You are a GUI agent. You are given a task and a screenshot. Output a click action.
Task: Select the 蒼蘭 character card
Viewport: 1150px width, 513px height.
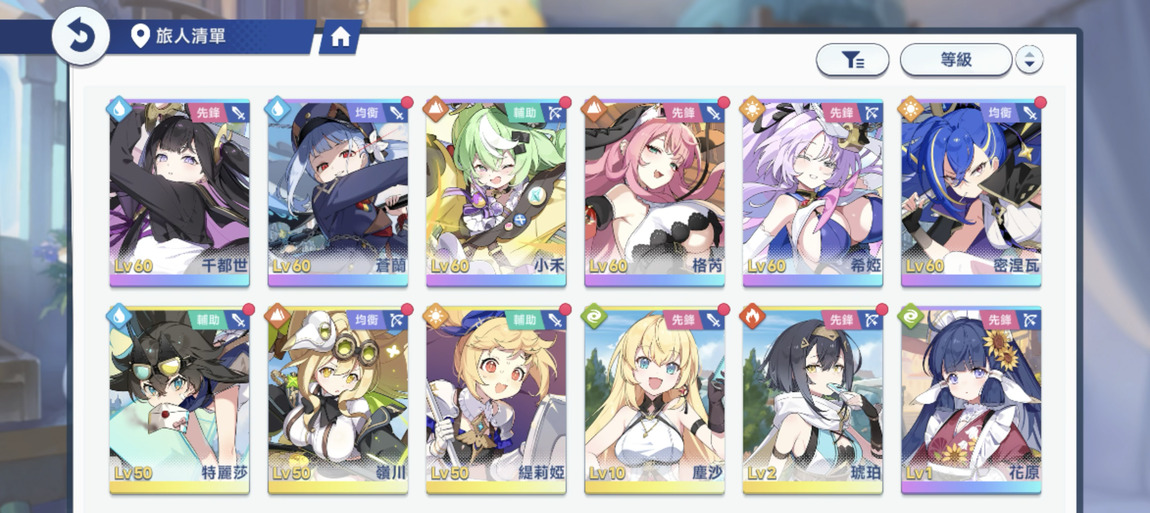(x=338, y=192)
